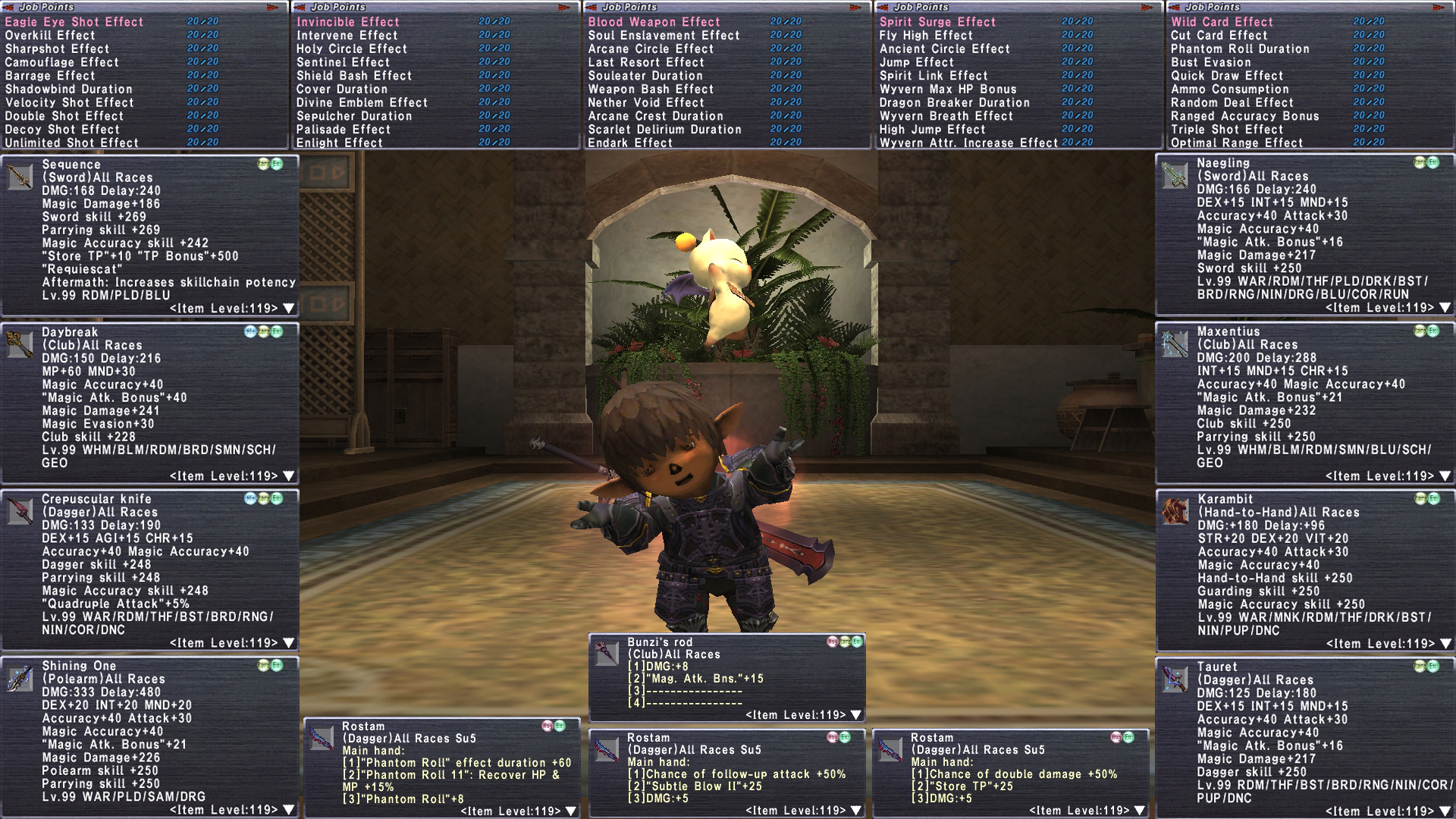Expand the Sequence tooltip's Item Level arrow
The image size is (1456, 819).
(x=289, y=309)
